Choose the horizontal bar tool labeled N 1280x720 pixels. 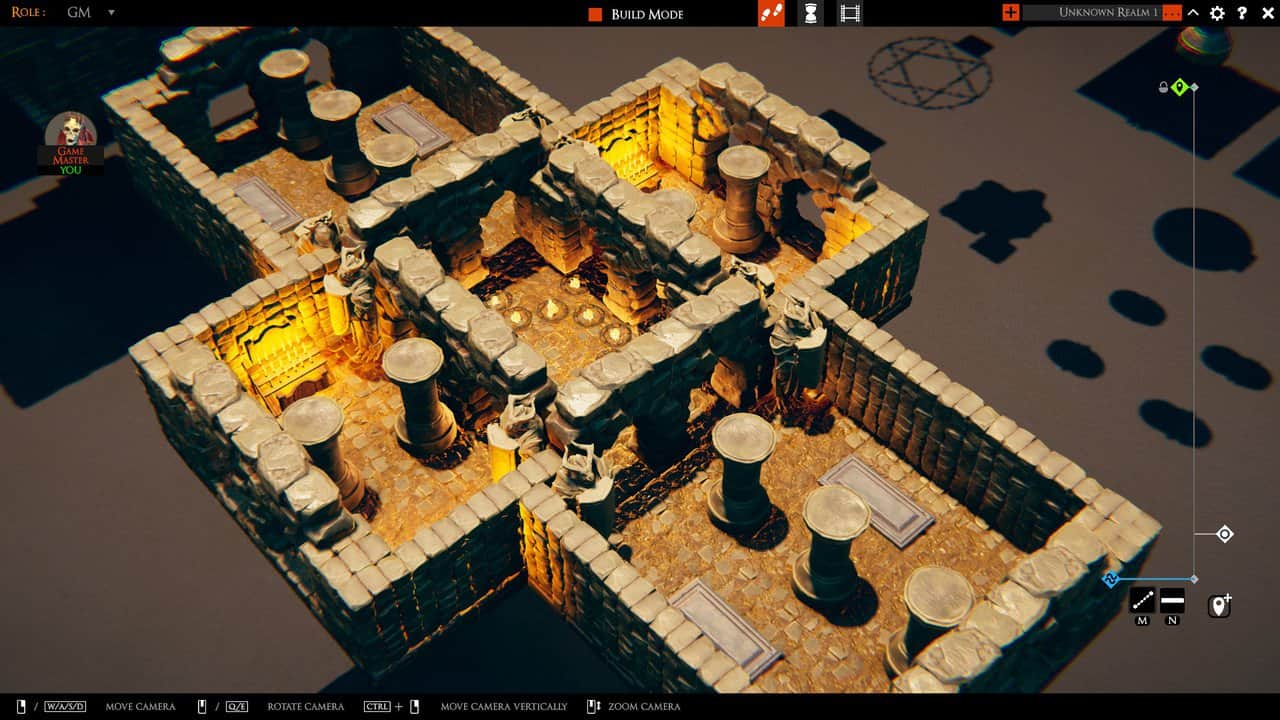pos(1172,600)
